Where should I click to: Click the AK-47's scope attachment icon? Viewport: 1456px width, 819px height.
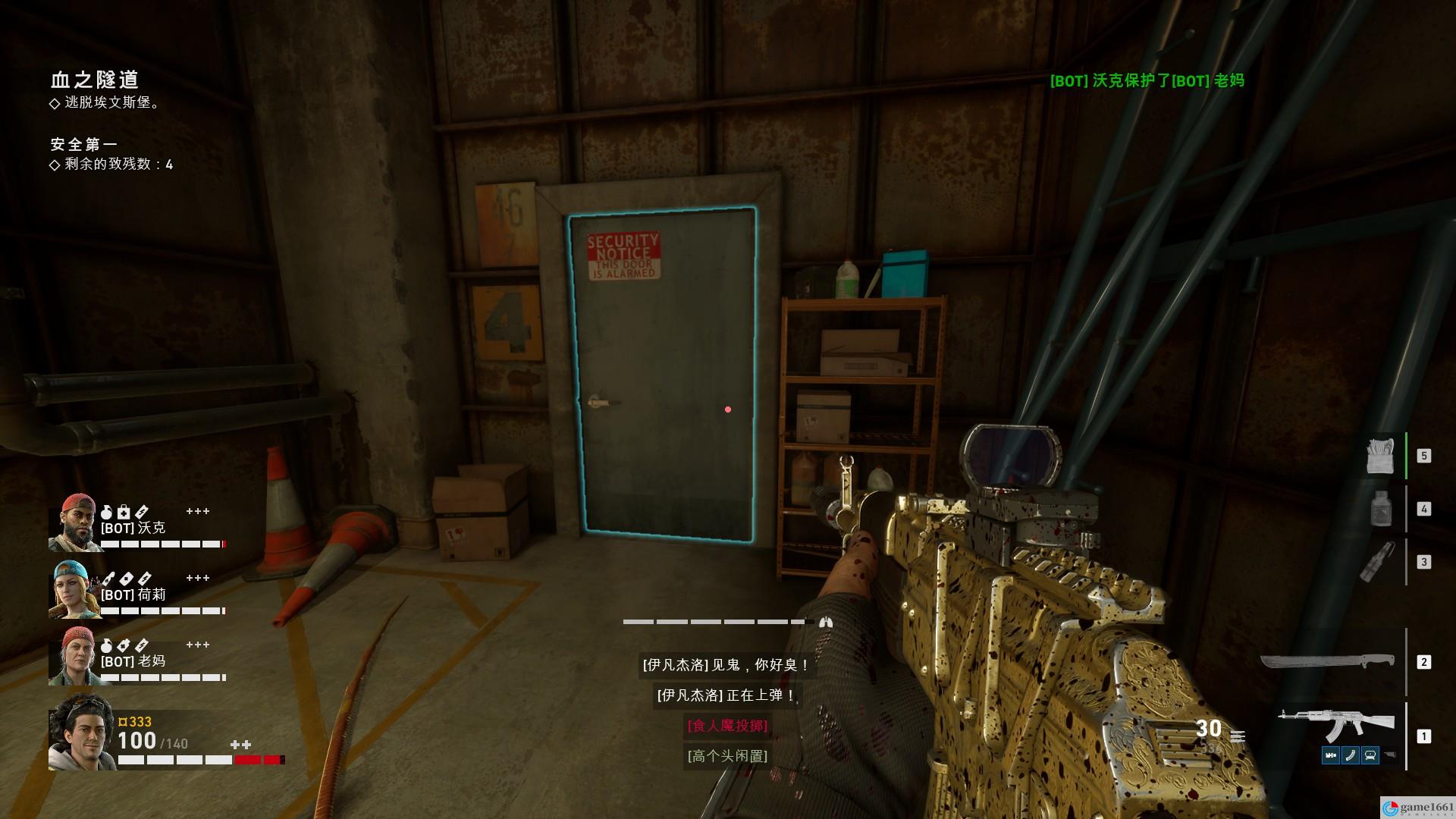1370,755
